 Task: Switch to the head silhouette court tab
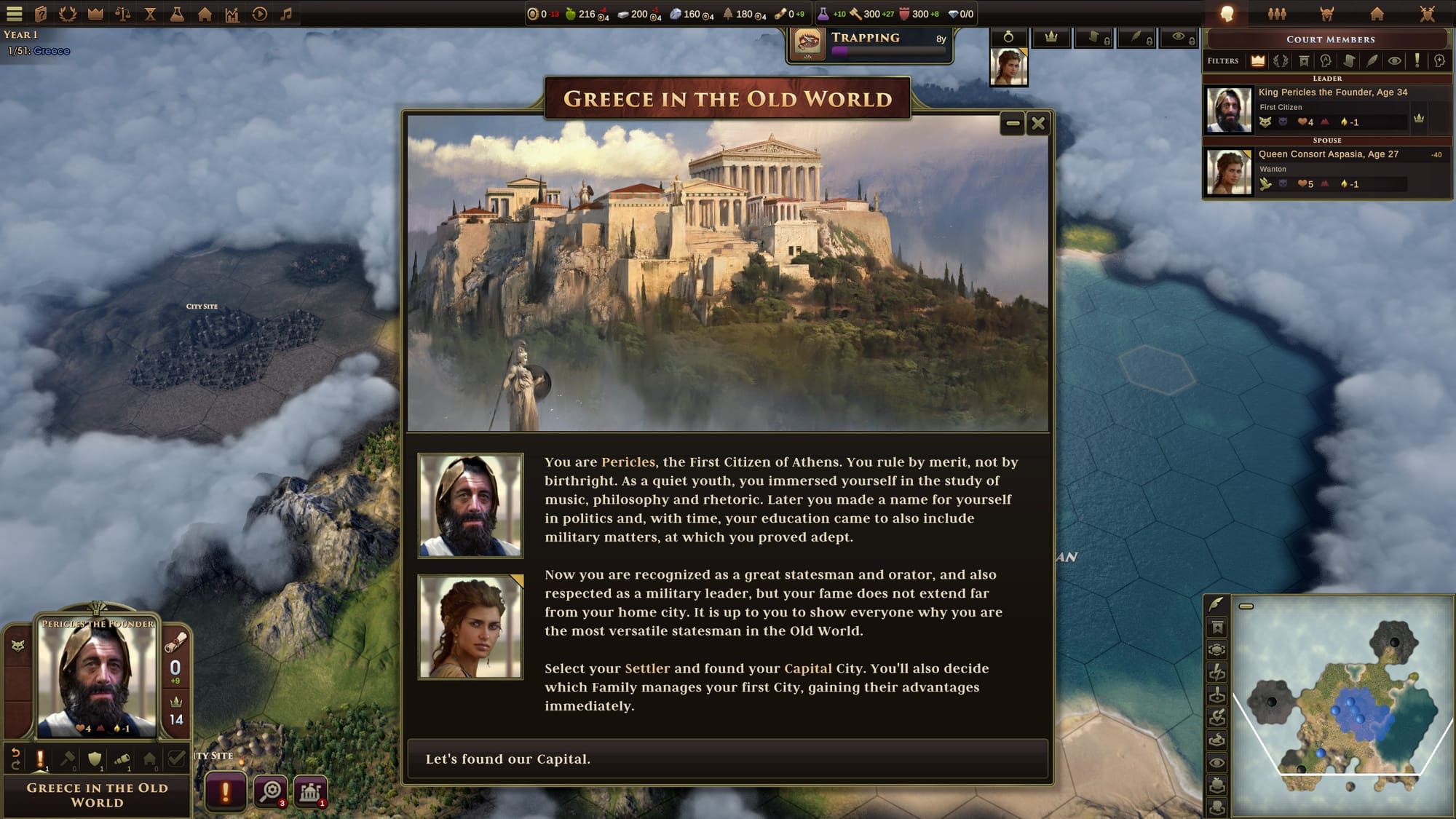point(1227,13)
